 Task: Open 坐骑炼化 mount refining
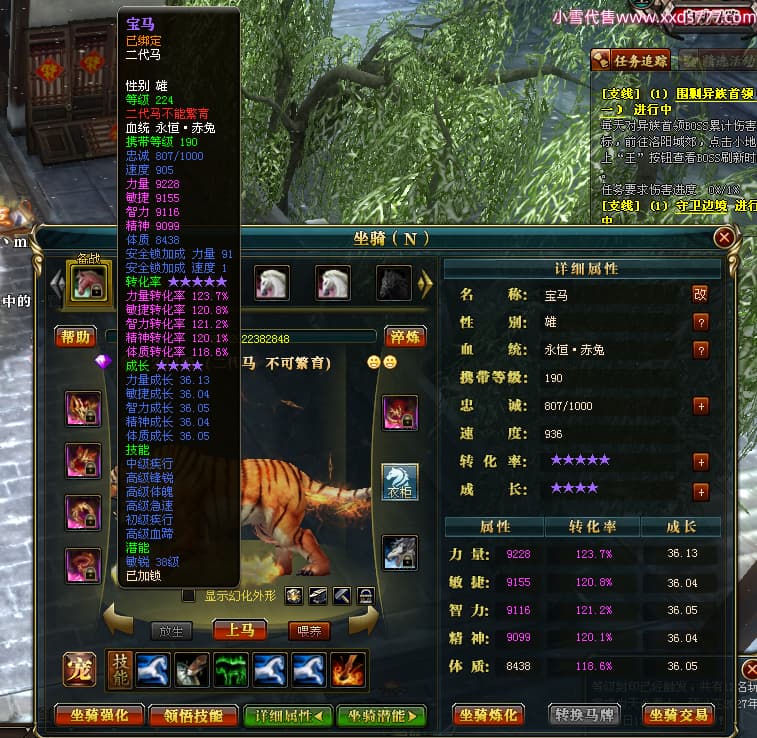click(x=488, y=714)
